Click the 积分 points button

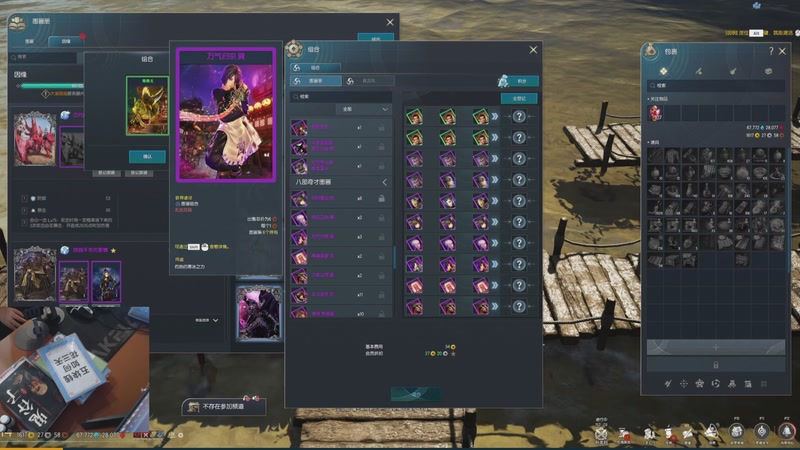click(519, 81)
